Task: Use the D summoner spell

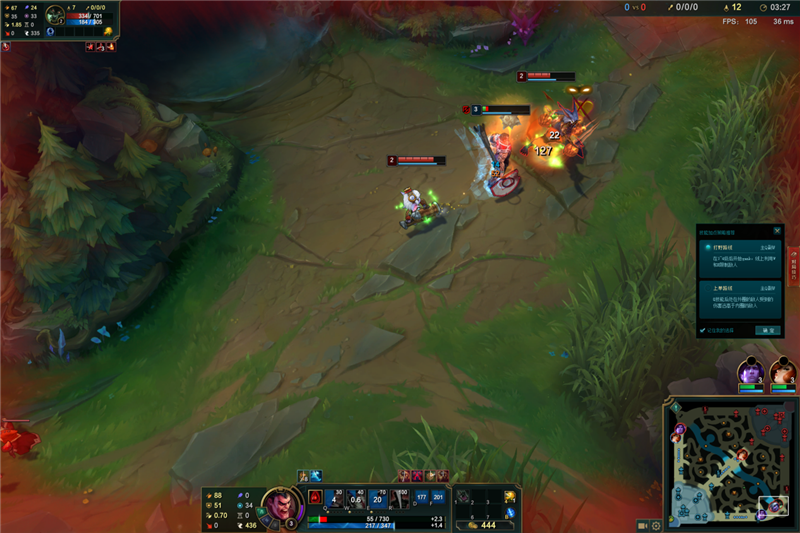Action: 421,497
